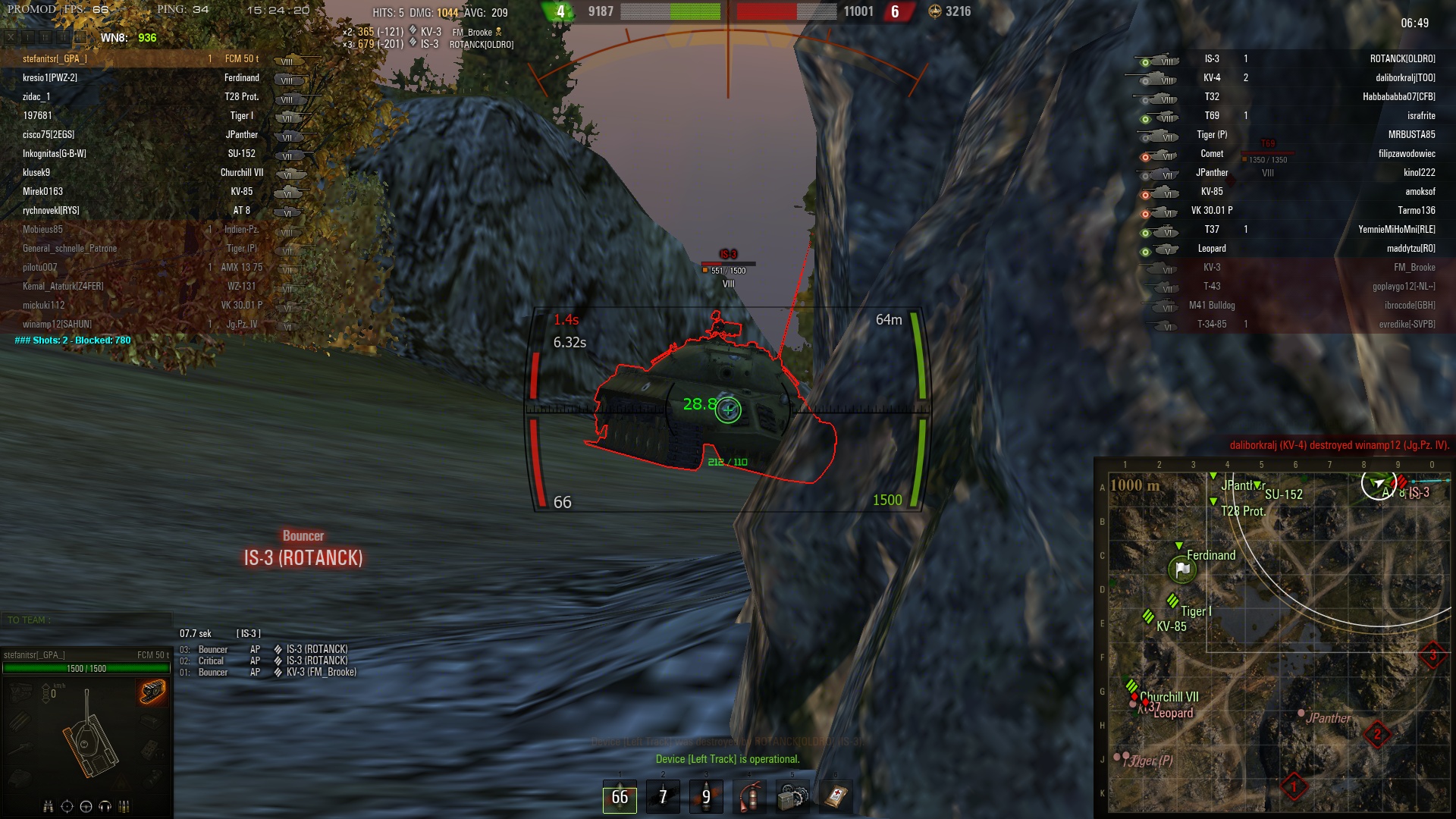This screenshot has height=819, width=1456.
Task: Select daliborkralj KV-4 row in enemy list
Action: (x=1289, y=77)
